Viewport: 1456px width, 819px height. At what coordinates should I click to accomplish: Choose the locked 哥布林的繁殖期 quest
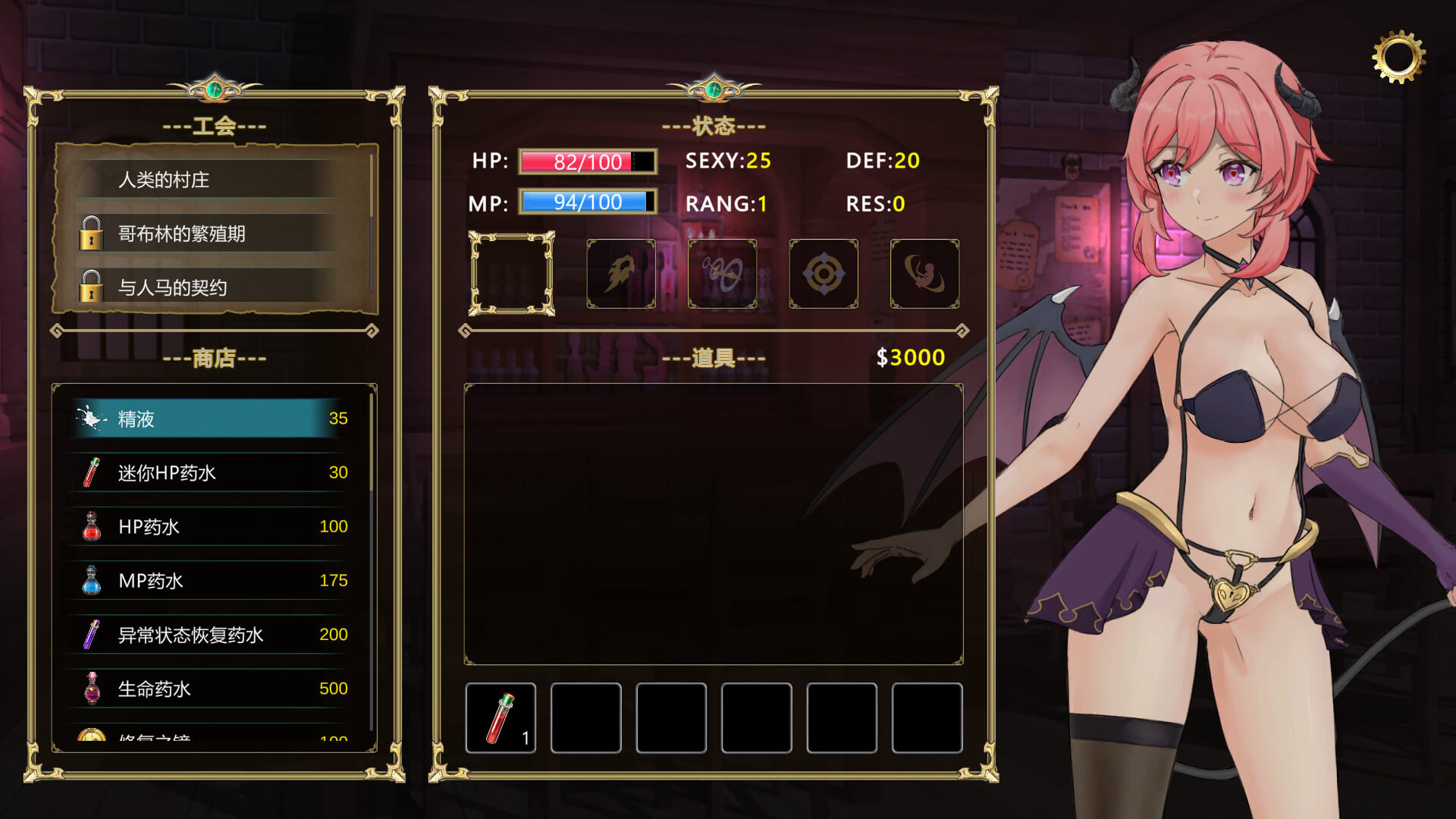coord(212,234)
